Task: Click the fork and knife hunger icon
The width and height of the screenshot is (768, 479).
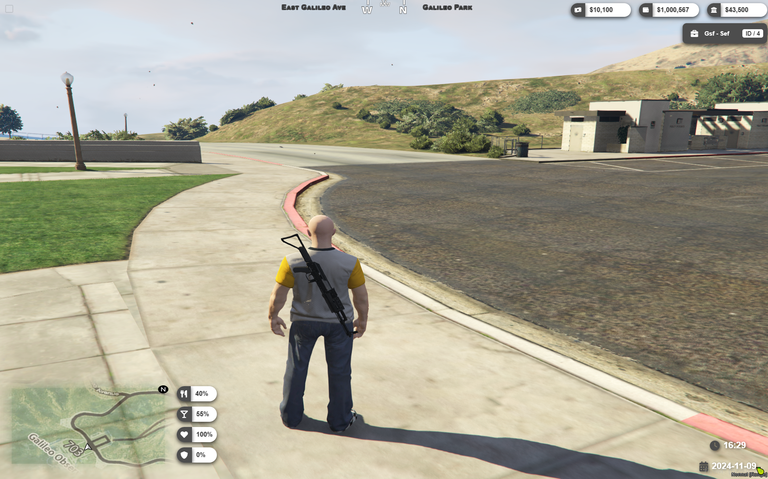Action: [x=184, y=394]
